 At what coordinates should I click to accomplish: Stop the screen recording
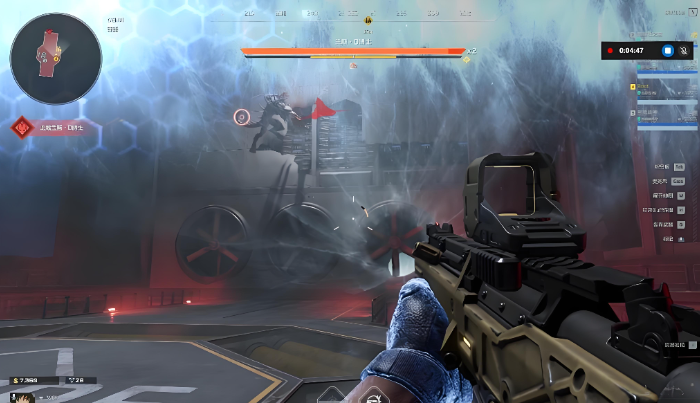pyautogui.click(x=668, y=50)
